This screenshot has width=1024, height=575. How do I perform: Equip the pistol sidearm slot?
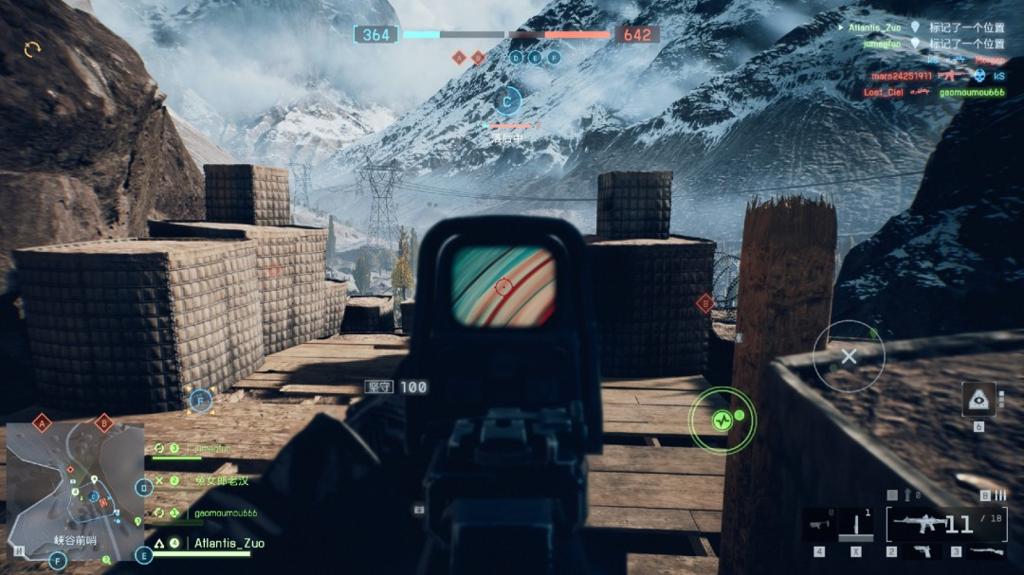pyautogui.click(x=923, y=551)
